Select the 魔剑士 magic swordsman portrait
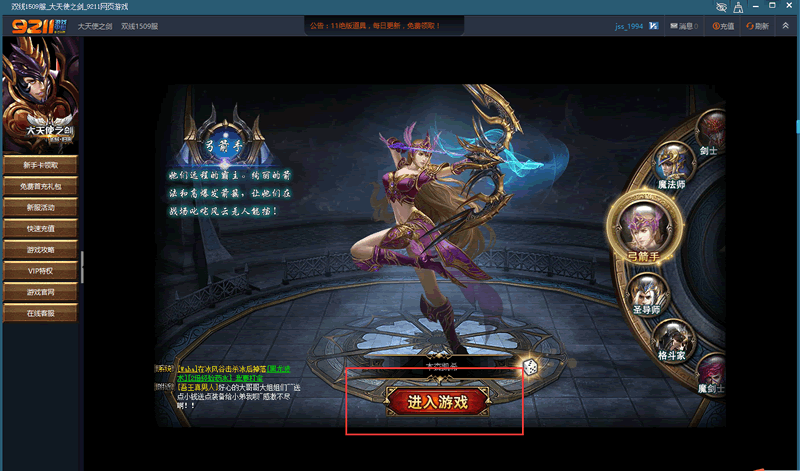The height and width of the screenshot is (471, 800). [x=712, y=372]
